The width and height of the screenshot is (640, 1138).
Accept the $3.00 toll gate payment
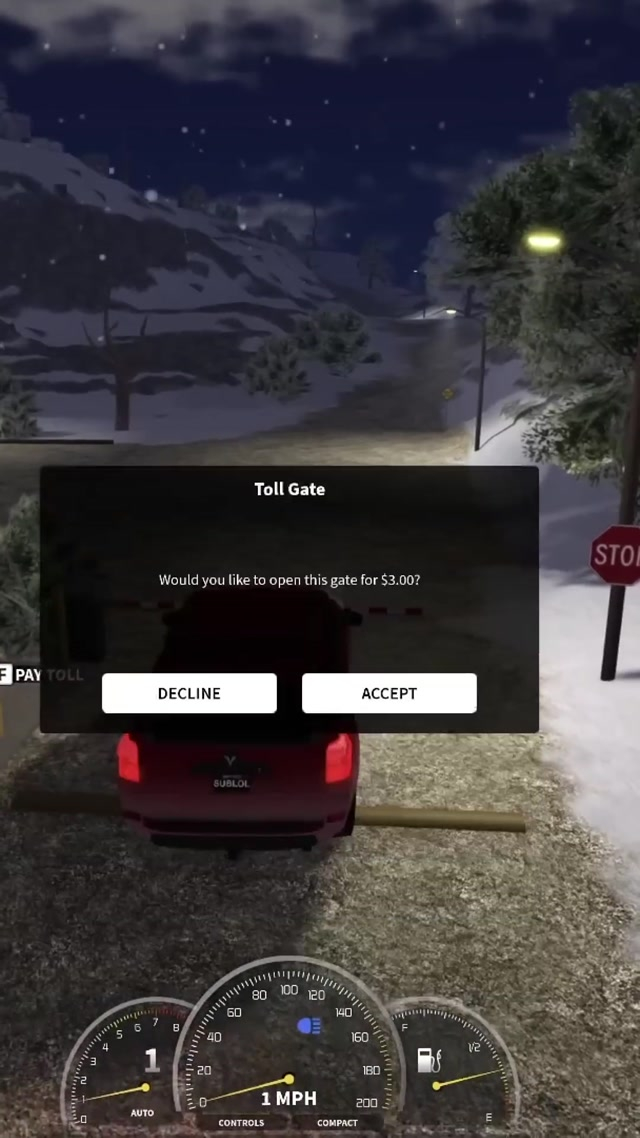click(389, 693)
